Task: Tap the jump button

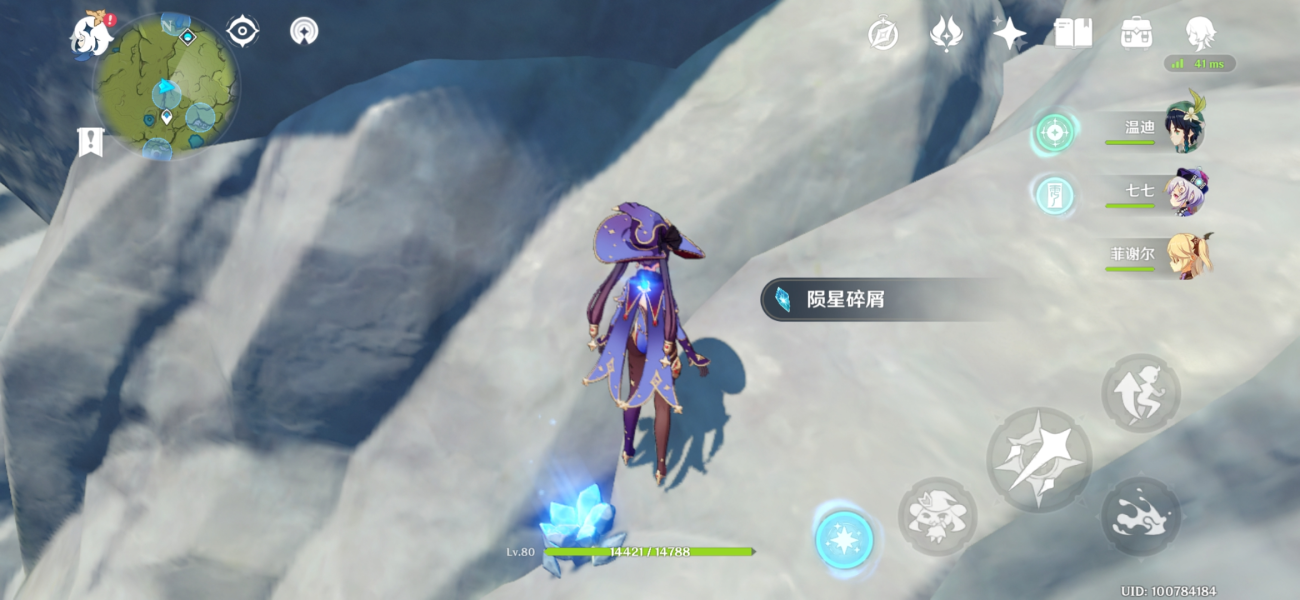Action: pyautogui.click(x=1141, y=393)
